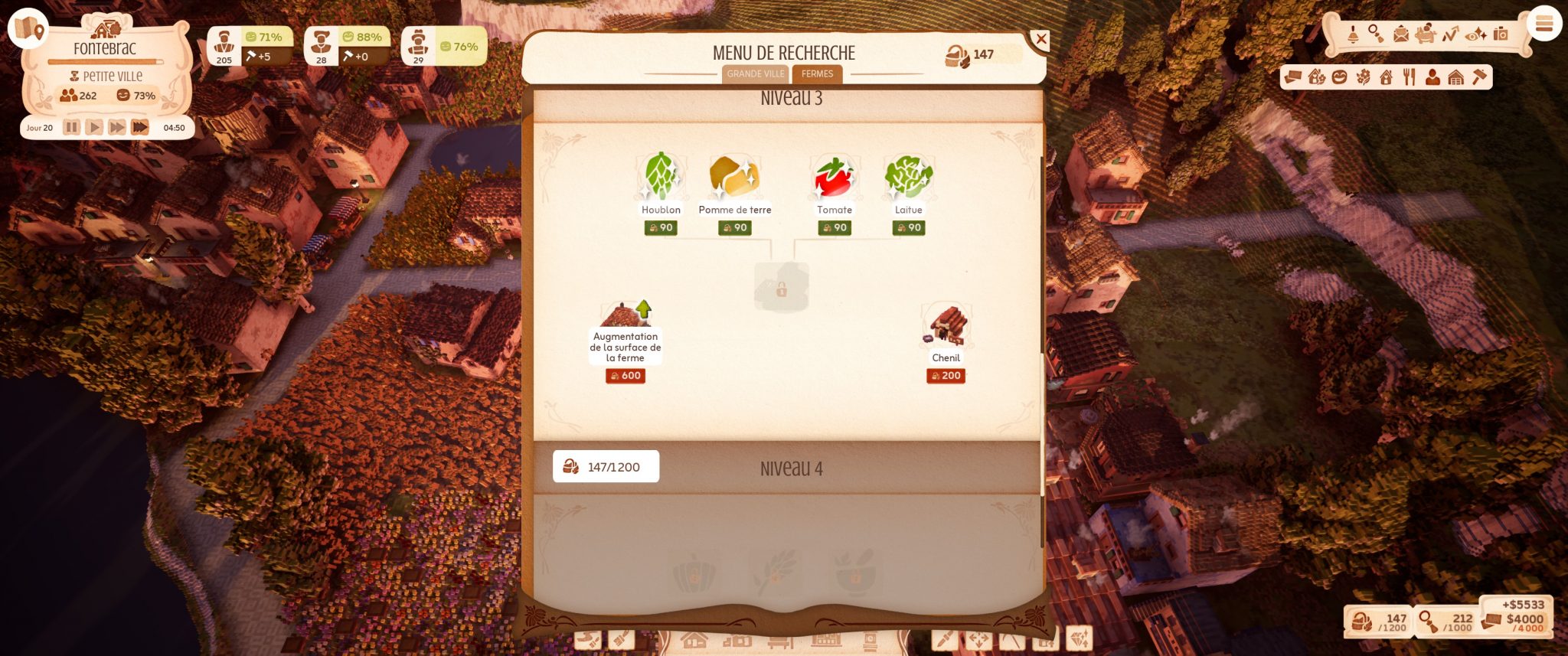Show the fork and knife food overlay
The width and height of the screenshot is (1568, 656).
click(x=1410, y=77)
